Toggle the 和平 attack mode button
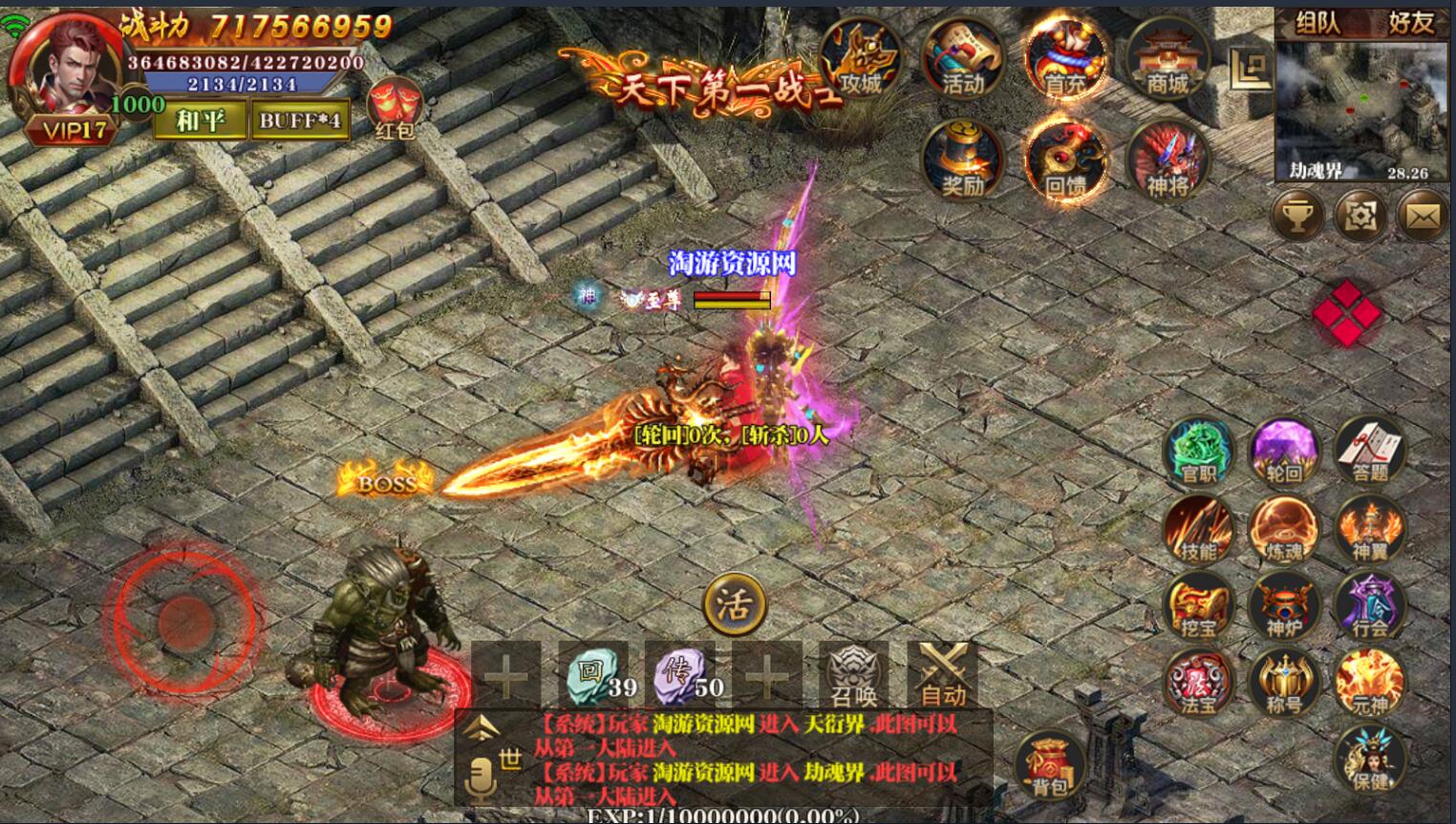 click(201, 120)
